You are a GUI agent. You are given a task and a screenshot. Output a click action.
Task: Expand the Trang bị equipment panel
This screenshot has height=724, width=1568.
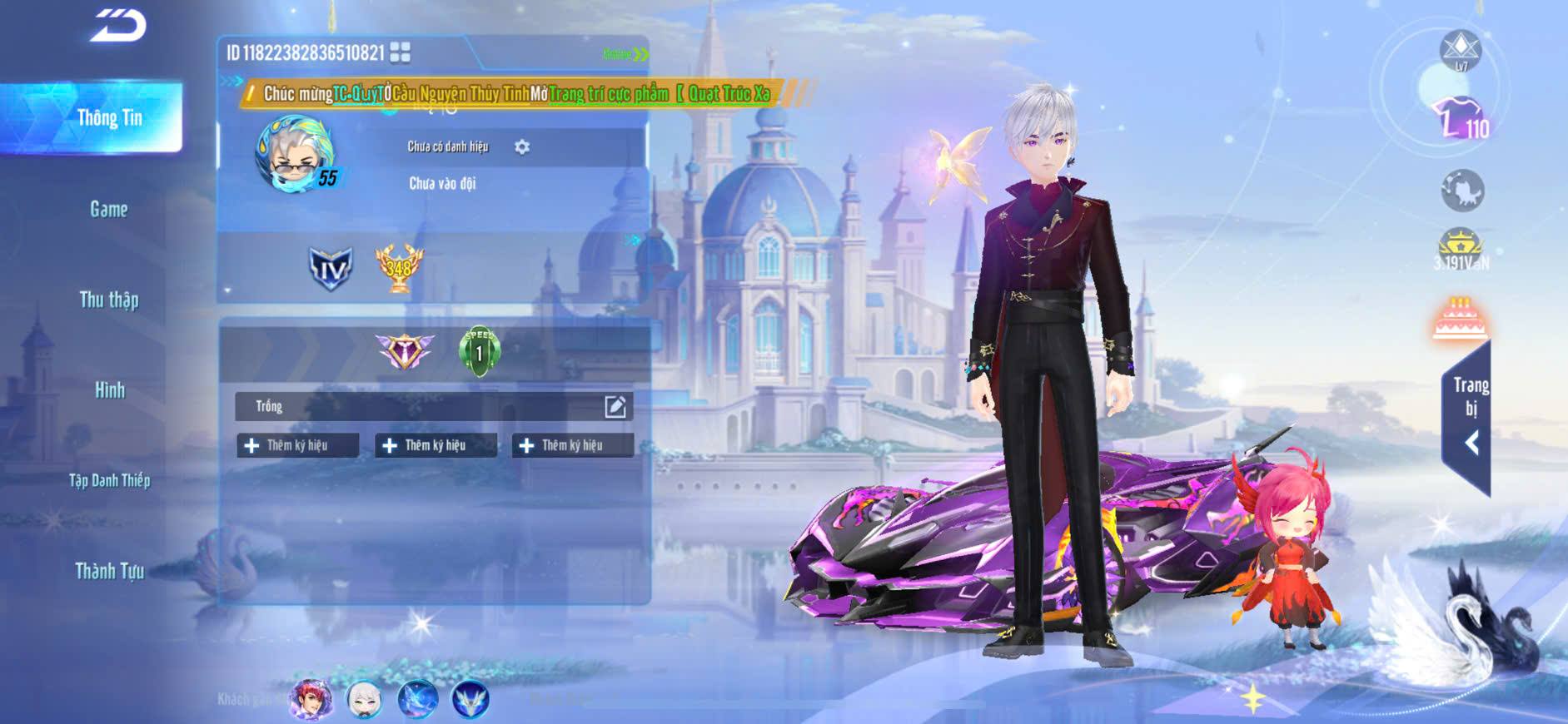tap(1468, 416)
